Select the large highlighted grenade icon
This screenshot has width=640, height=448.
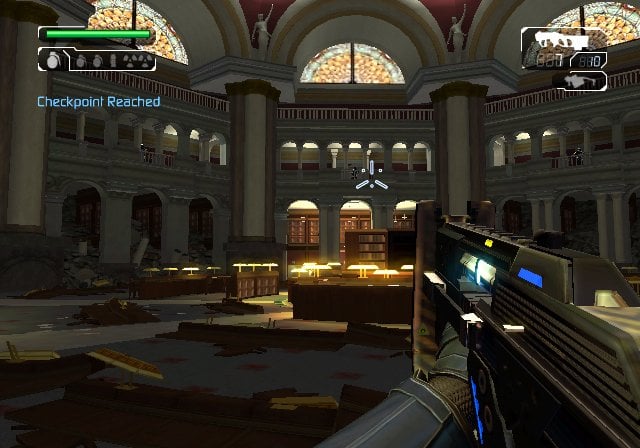point(53,60)
